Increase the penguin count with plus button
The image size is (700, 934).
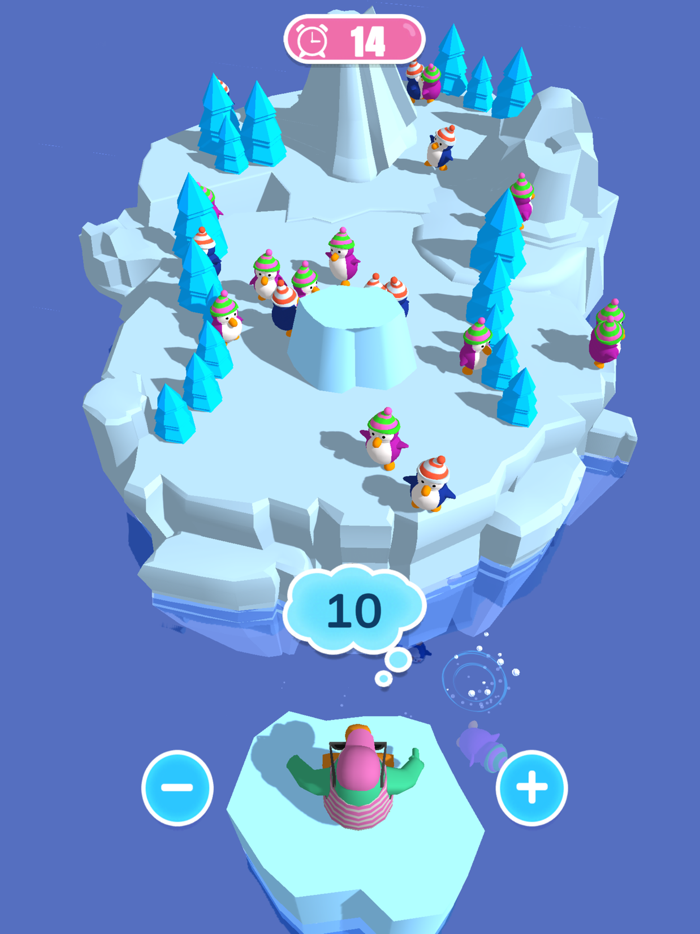[x=531, y=787]
